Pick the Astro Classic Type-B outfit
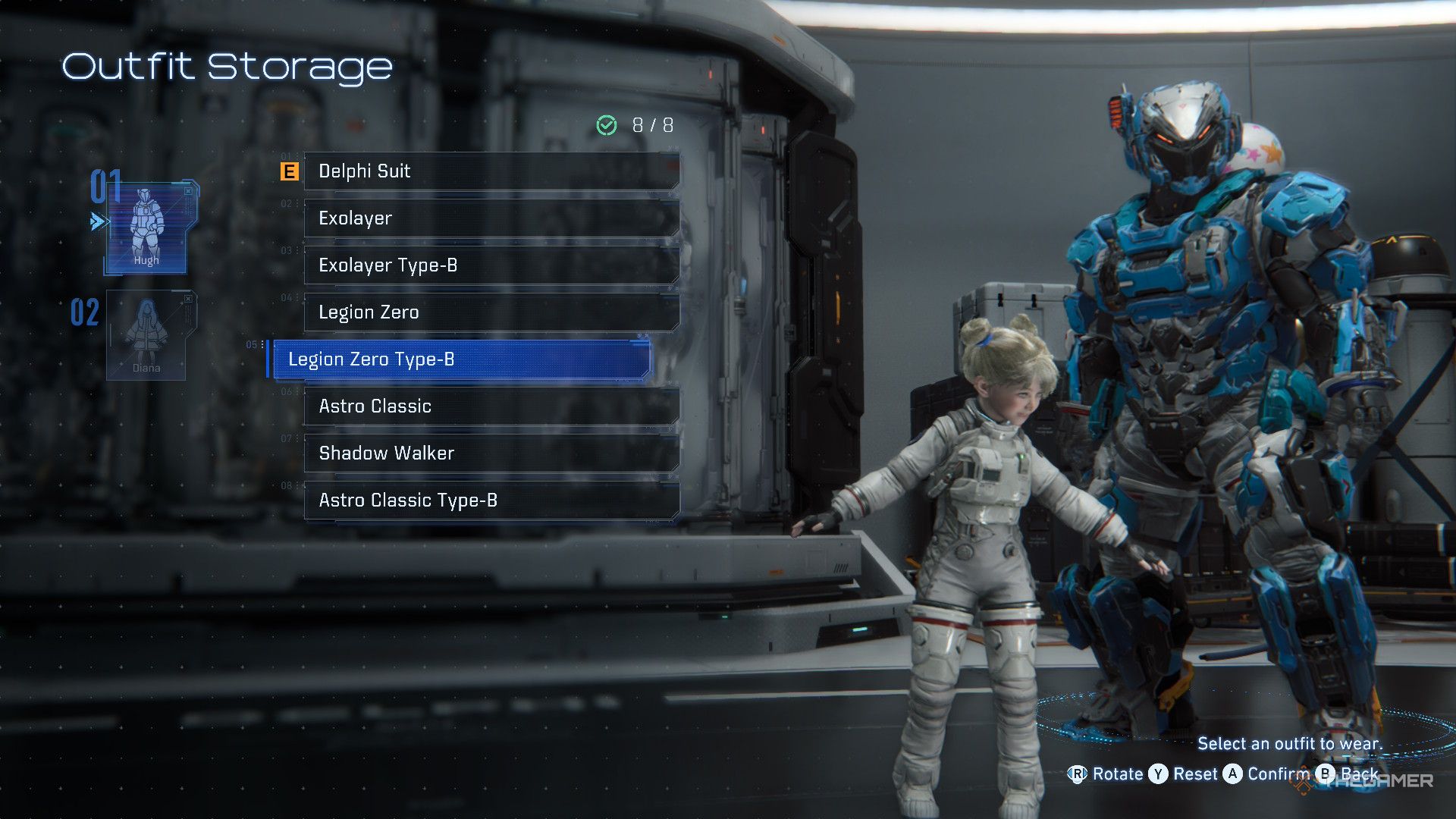The image size is (1456, 819). pyautogui.click(x=491, y=500)
